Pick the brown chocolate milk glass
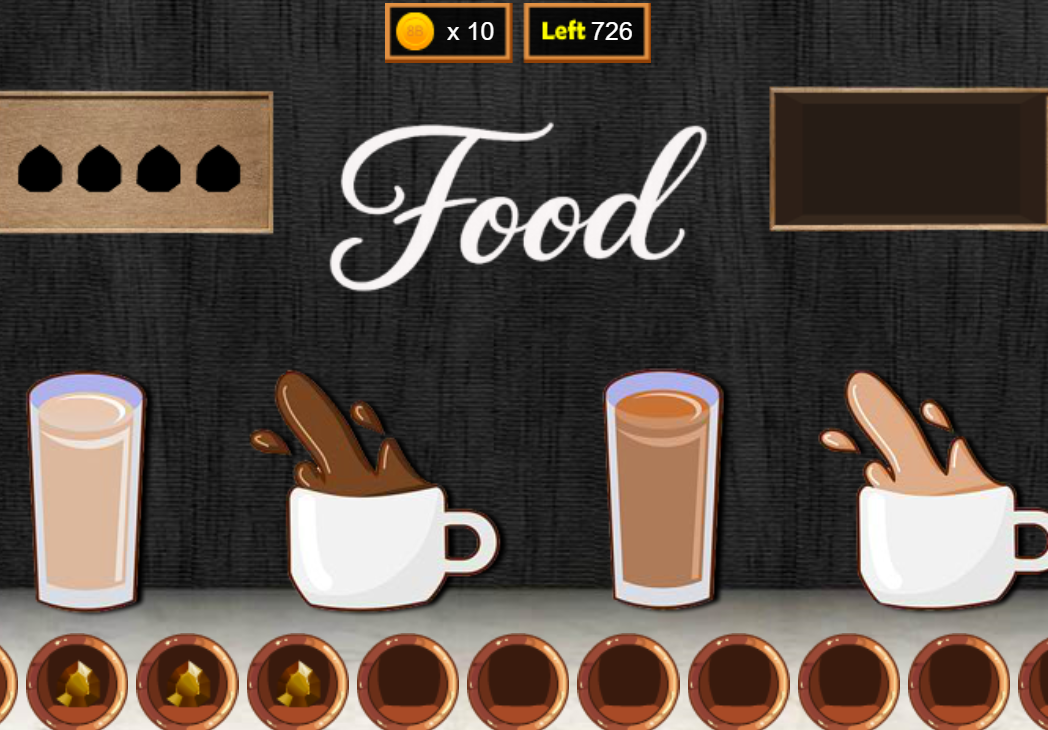 pos(663,490)
